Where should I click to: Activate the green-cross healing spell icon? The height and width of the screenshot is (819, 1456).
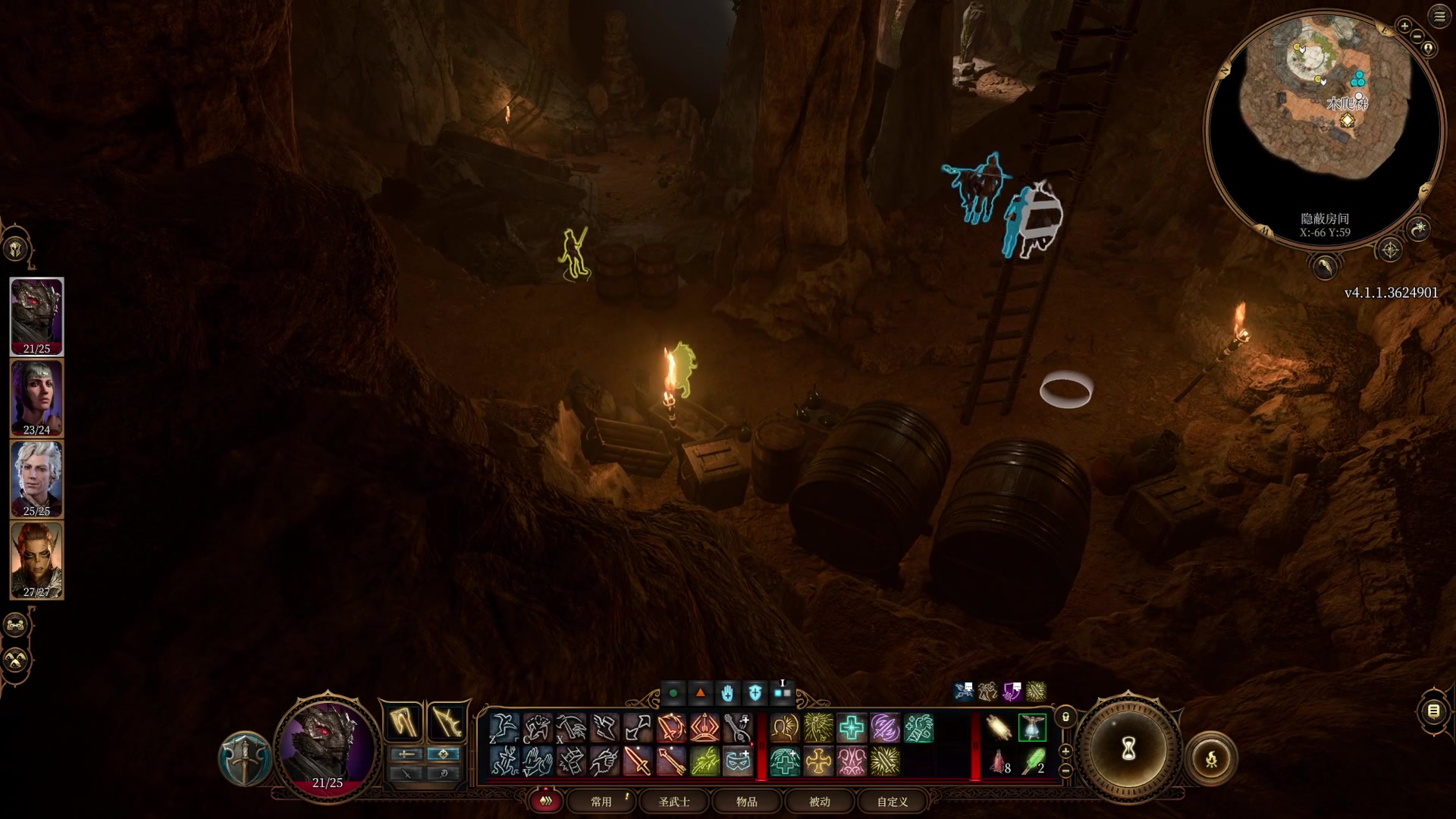851,729
